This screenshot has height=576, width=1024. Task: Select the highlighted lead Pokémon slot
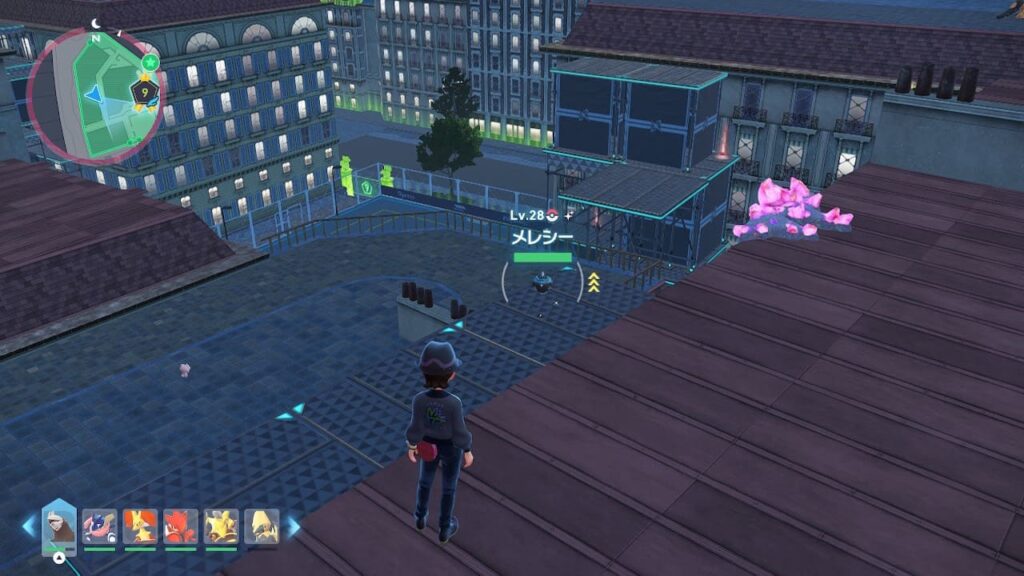(x=59, y=526)
